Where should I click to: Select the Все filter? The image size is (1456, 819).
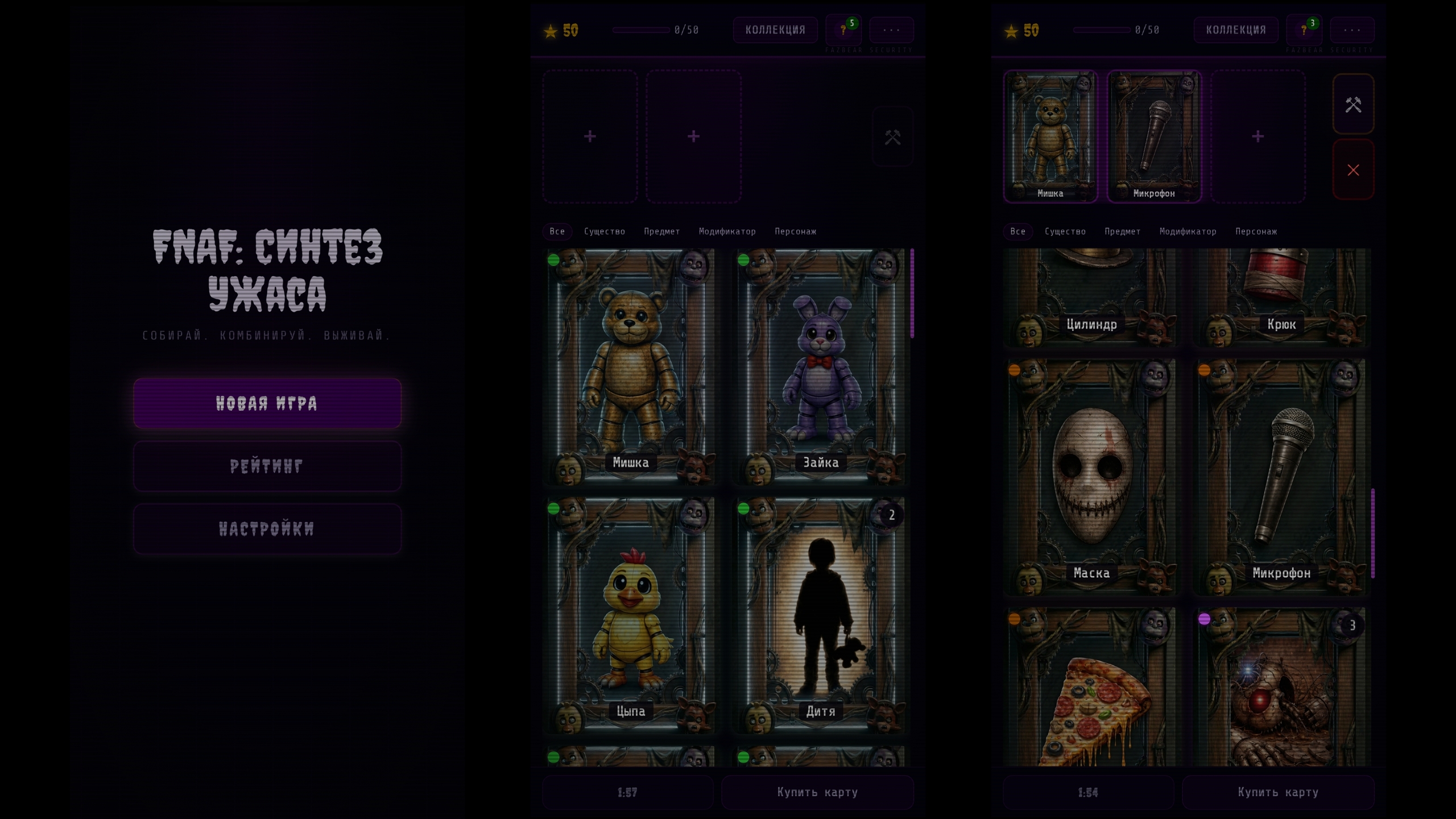pos(557,231)
